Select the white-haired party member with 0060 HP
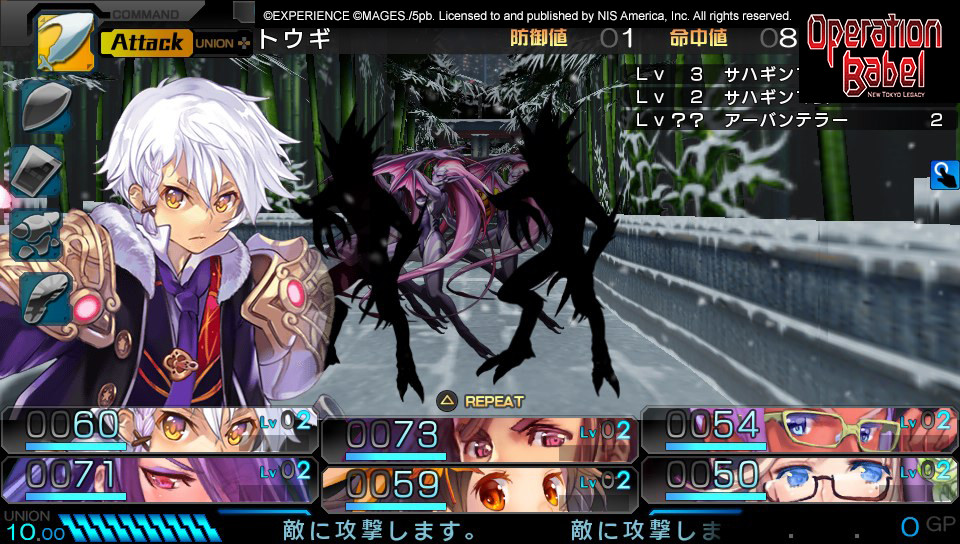The width and height of the screenshot is (960, 544). (158, 429)
